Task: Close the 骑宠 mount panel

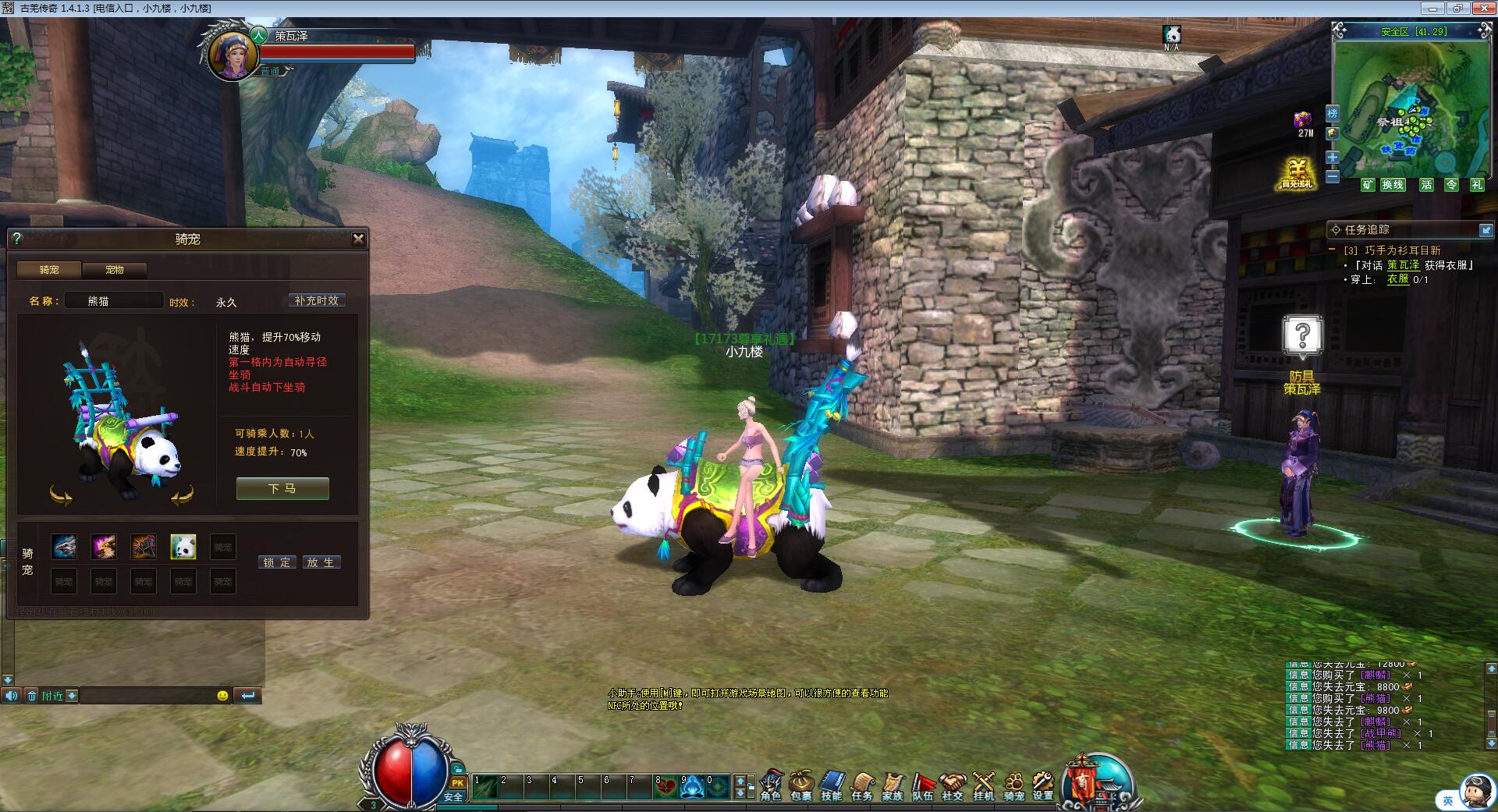Action: (x=358, y=239)
